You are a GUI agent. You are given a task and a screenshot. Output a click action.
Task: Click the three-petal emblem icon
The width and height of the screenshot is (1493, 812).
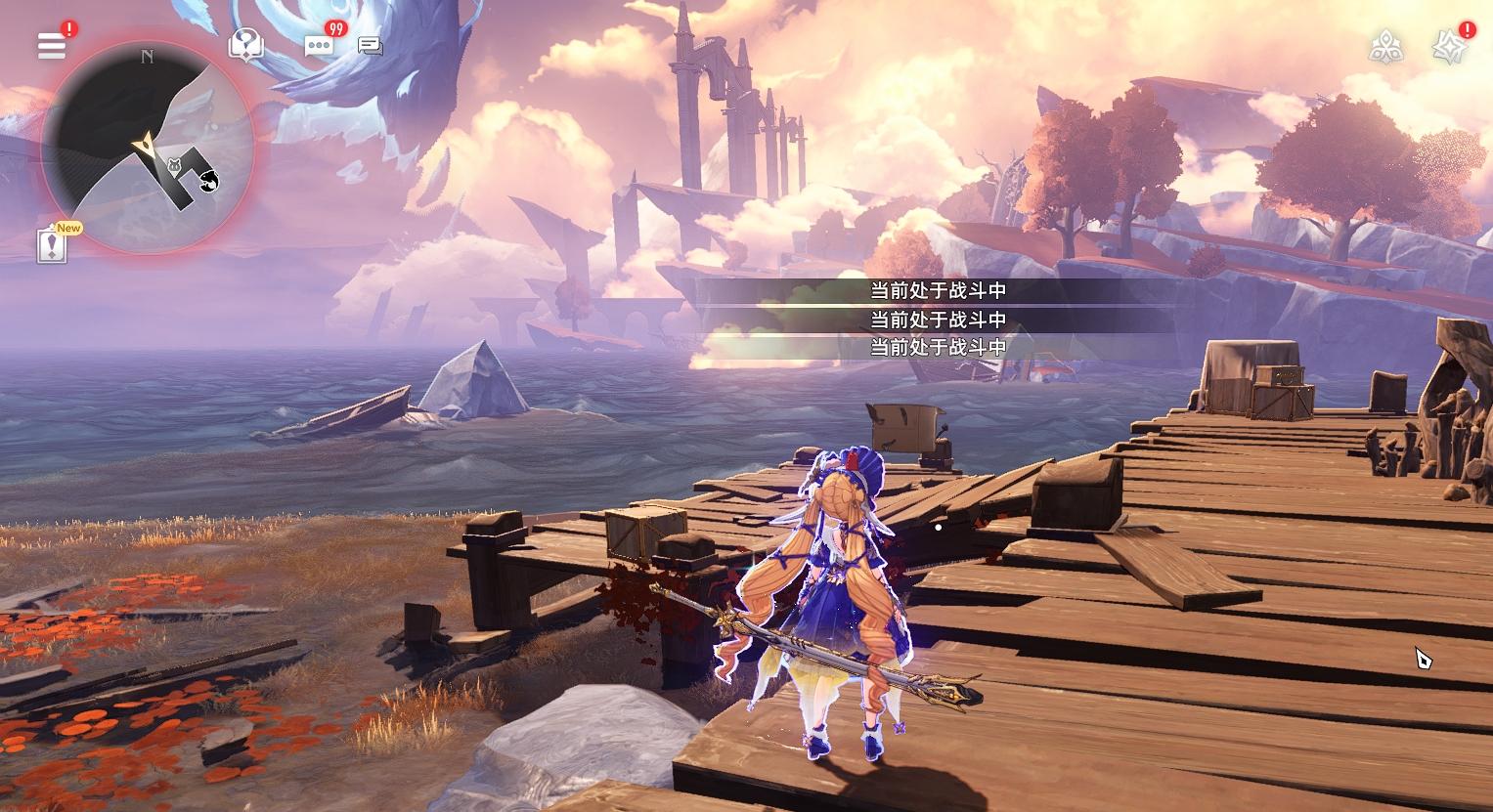pos(1385,46)
